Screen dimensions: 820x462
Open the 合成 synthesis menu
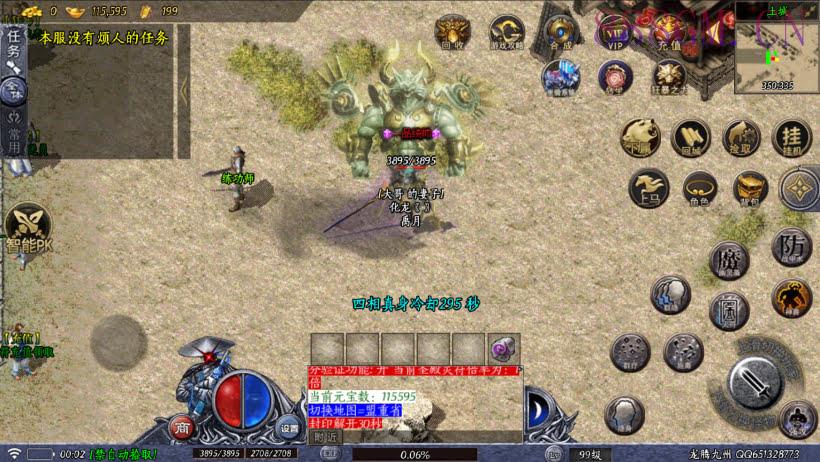tap(561, 32)
